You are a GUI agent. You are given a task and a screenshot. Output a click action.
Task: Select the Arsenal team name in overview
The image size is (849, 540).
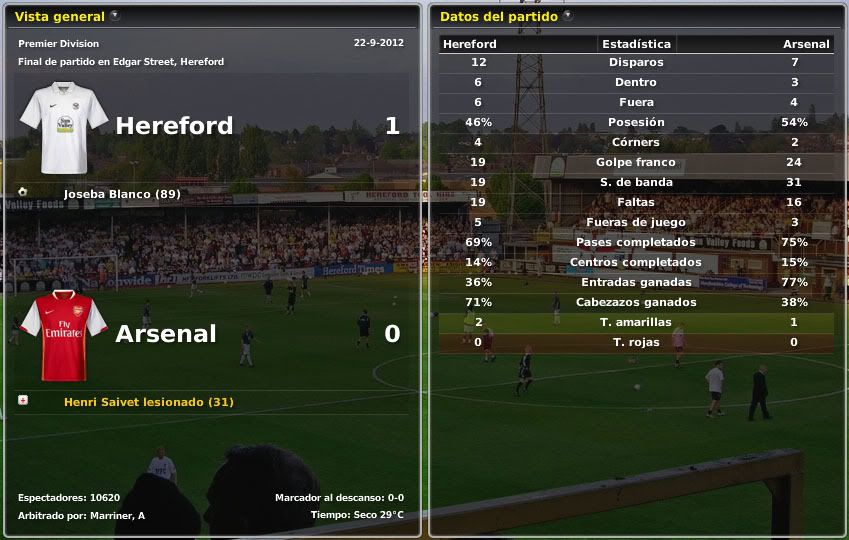pos(166,334)
